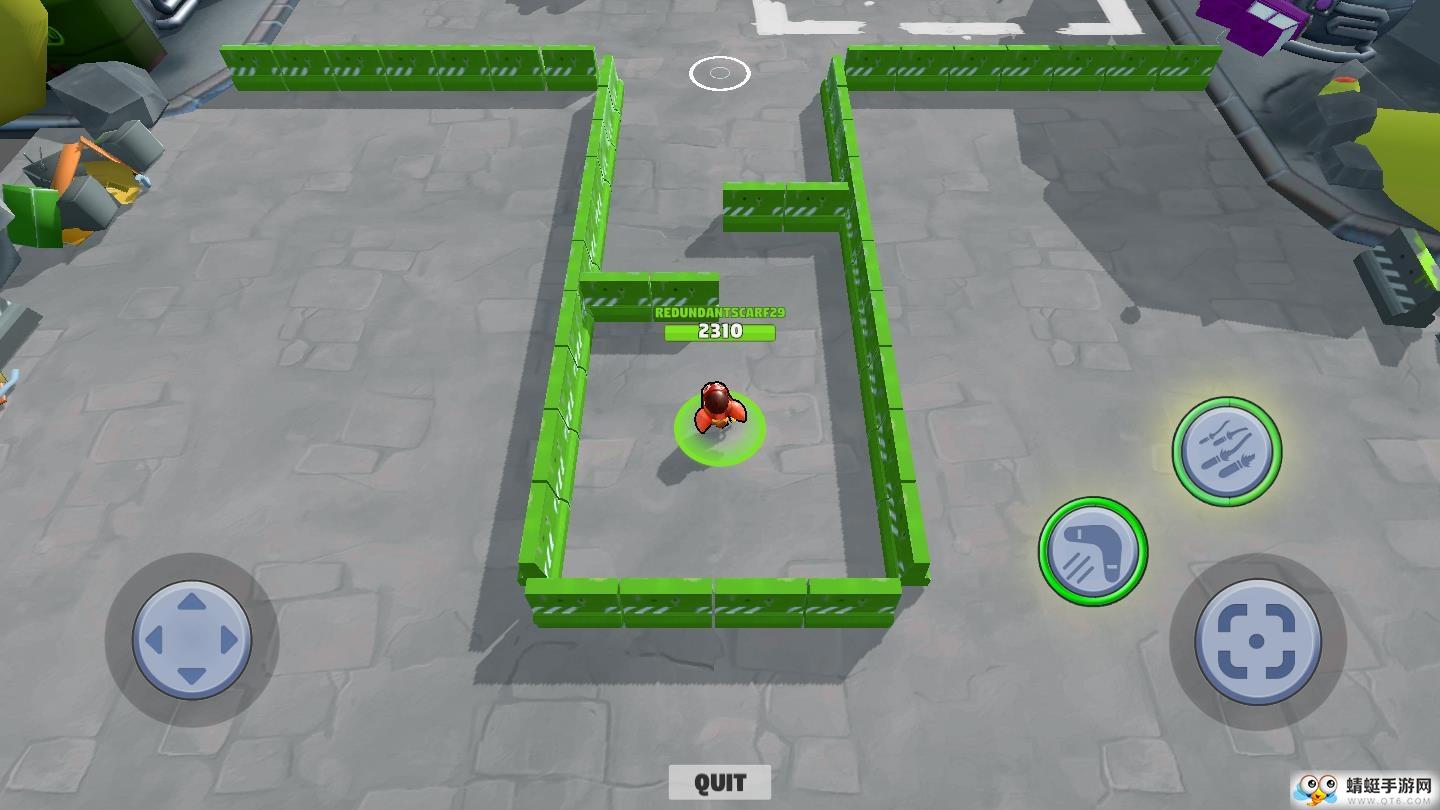Screen dimensions: 1440x810
Task: Click the player REDUNDANTSCARF29 name tag
Action: [x=719, y=313]
